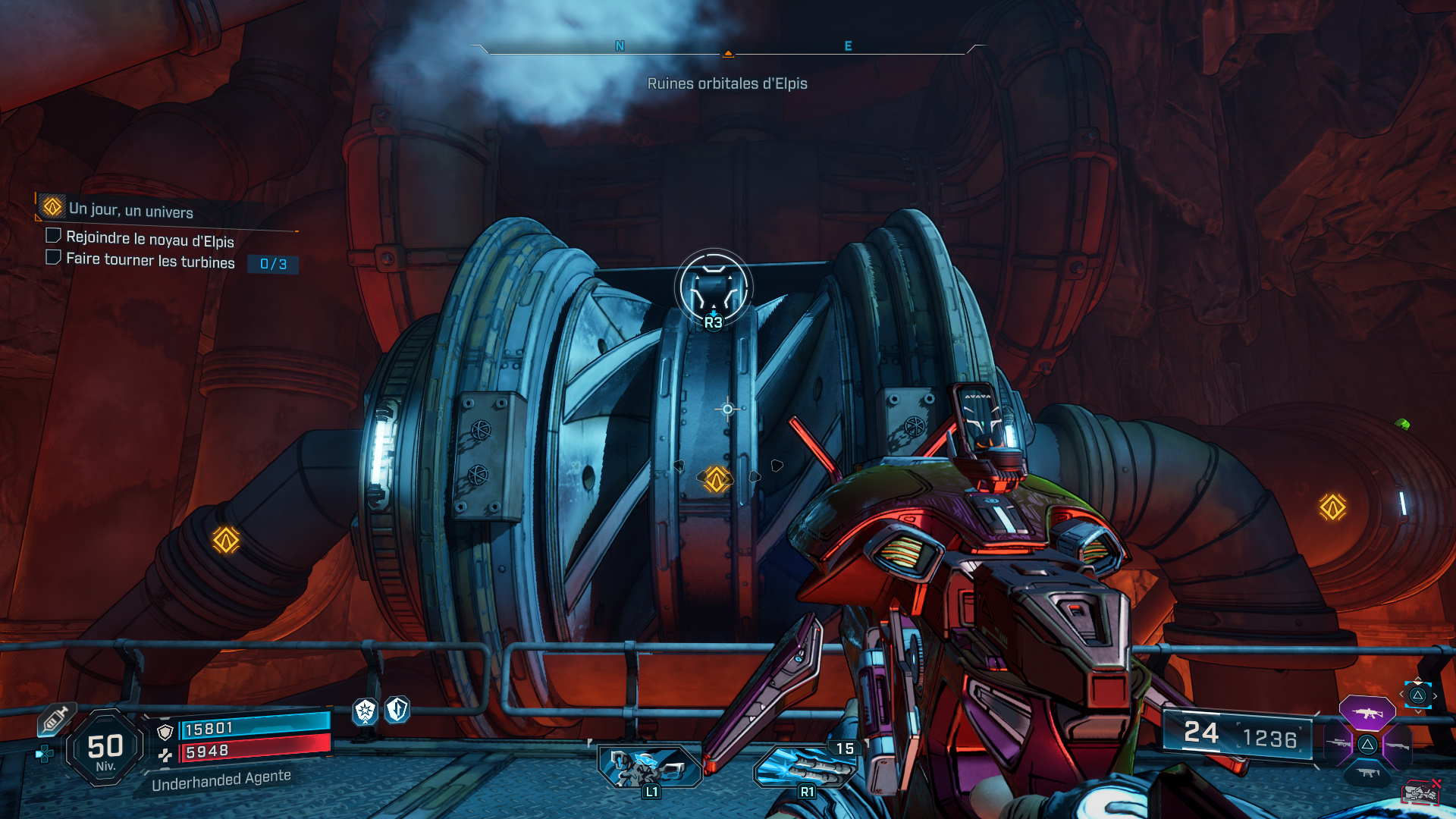Image resolution: width=1456 pixels, height=819 pixels.
Task: Check the 'Faire tourner les turbines' objective box
Action: (x=52, y=258)
